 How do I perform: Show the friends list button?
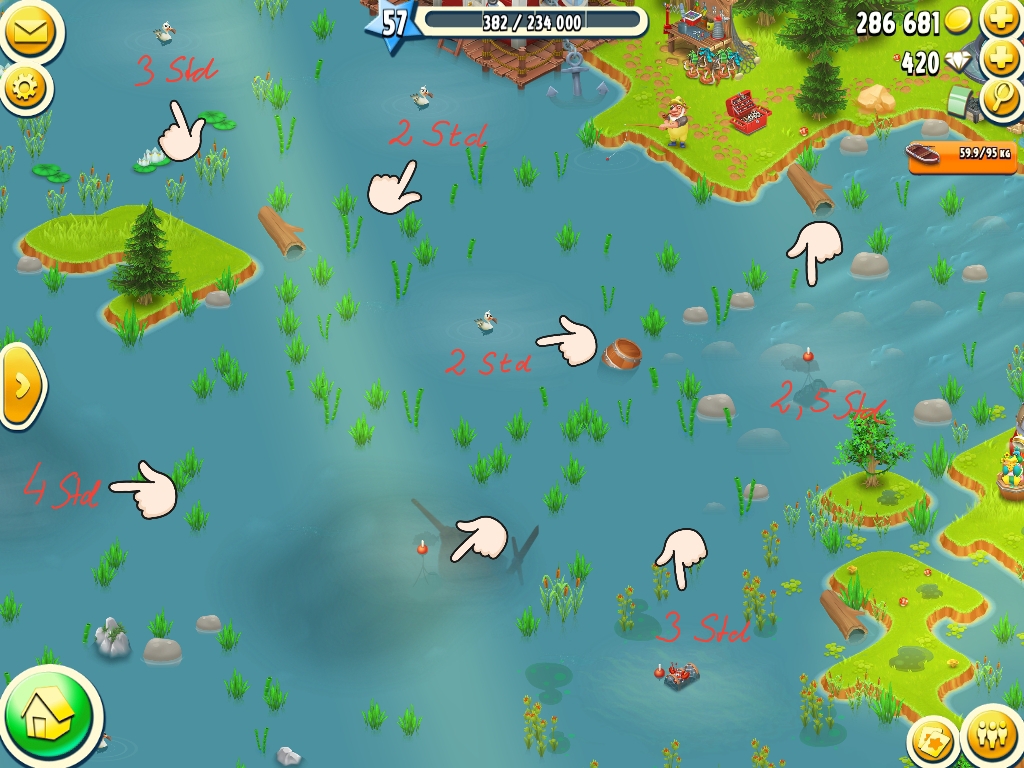coord(991,740)
